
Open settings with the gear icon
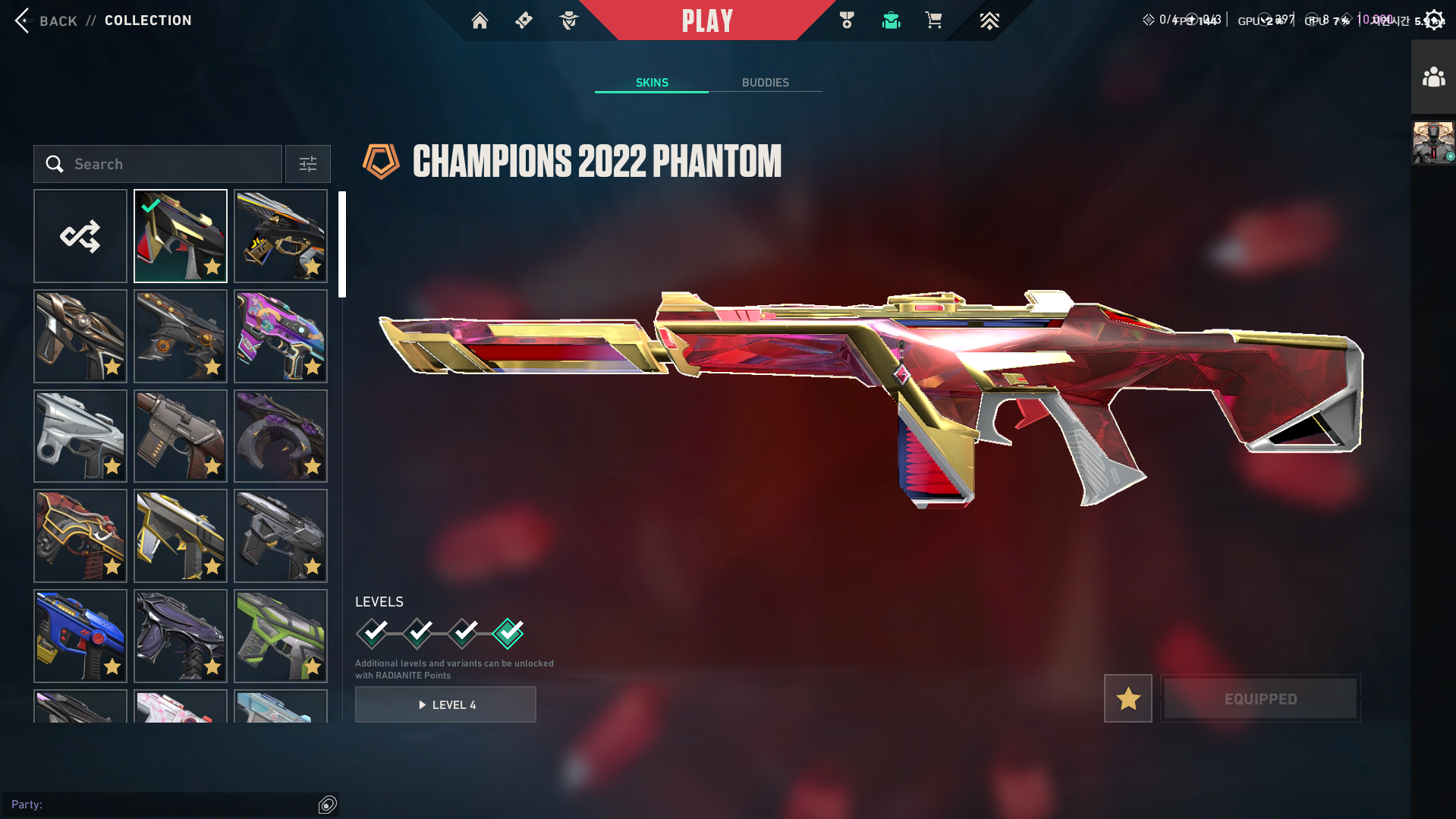pyautogui.click(x=1433, y=20)
